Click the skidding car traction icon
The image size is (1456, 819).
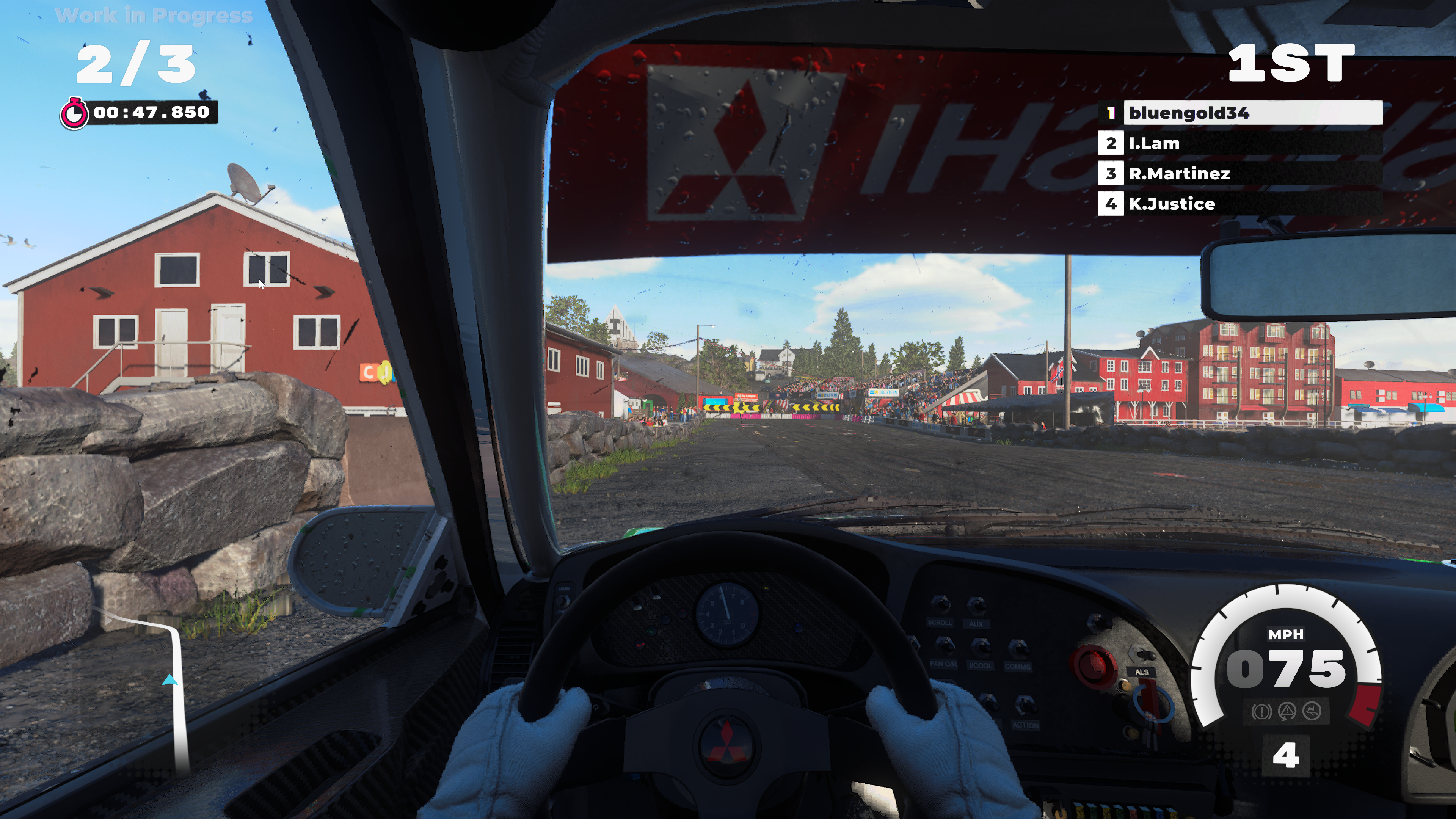coord(1312,711)
